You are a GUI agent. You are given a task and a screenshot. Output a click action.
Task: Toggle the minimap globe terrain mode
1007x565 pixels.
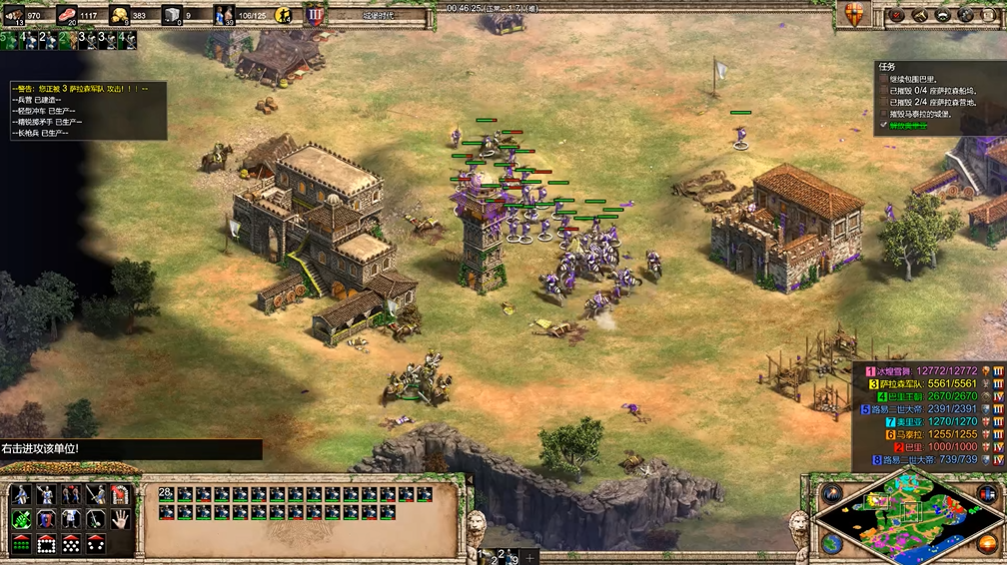pos(831,543)
